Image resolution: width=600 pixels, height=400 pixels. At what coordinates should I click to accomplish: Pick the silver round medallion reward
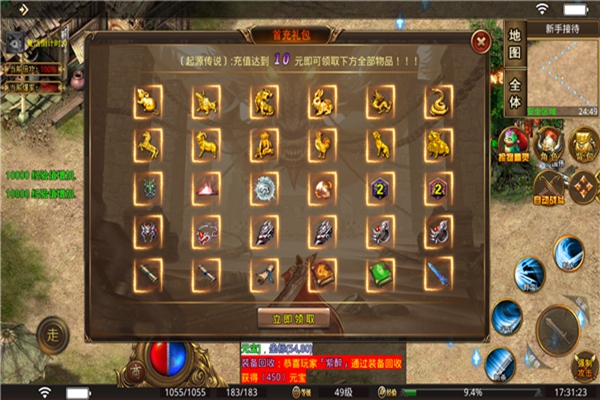[x=263, y=187]
